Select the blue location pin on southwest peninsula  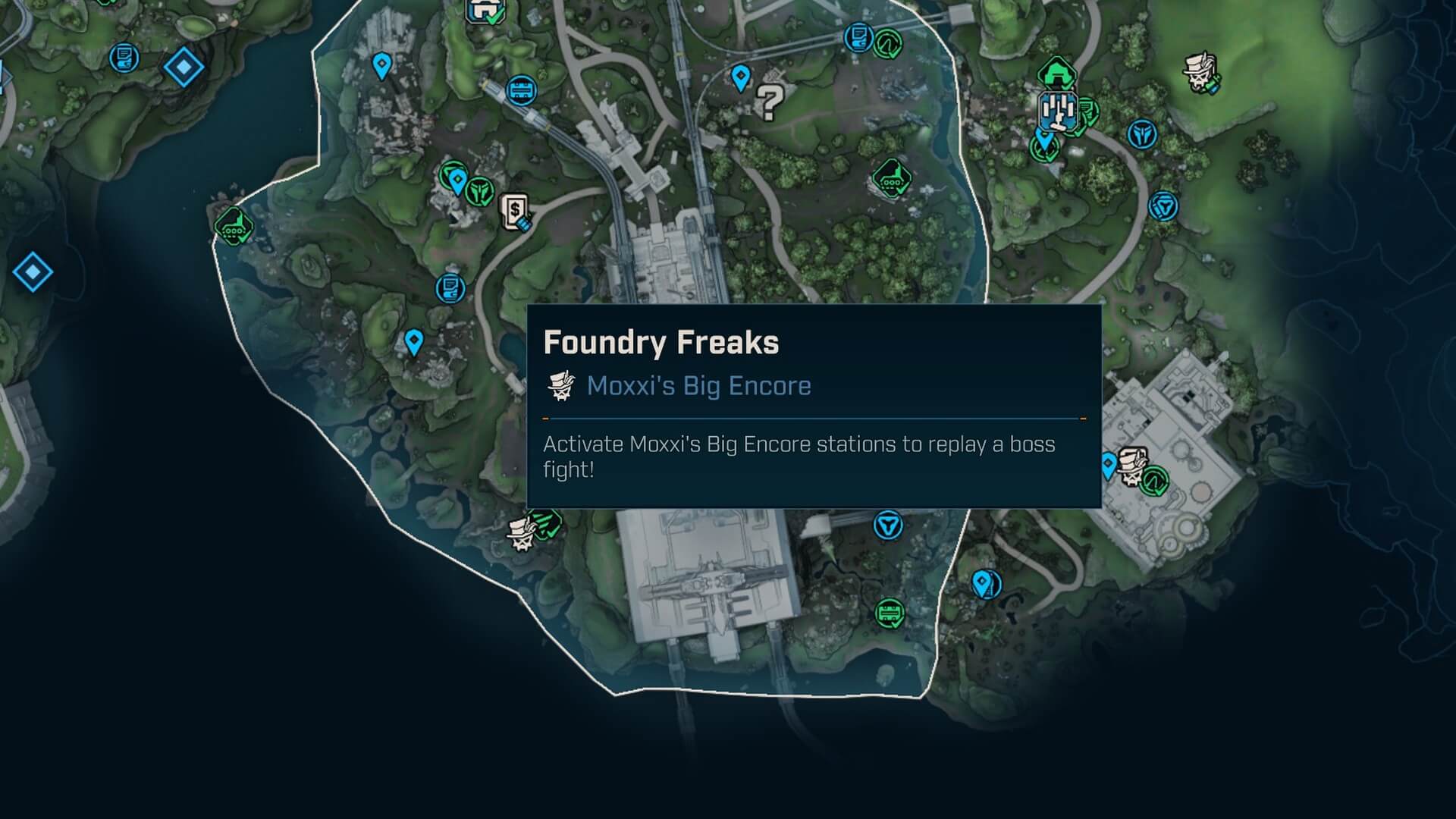pyautogui.click(x=414, y=343)
